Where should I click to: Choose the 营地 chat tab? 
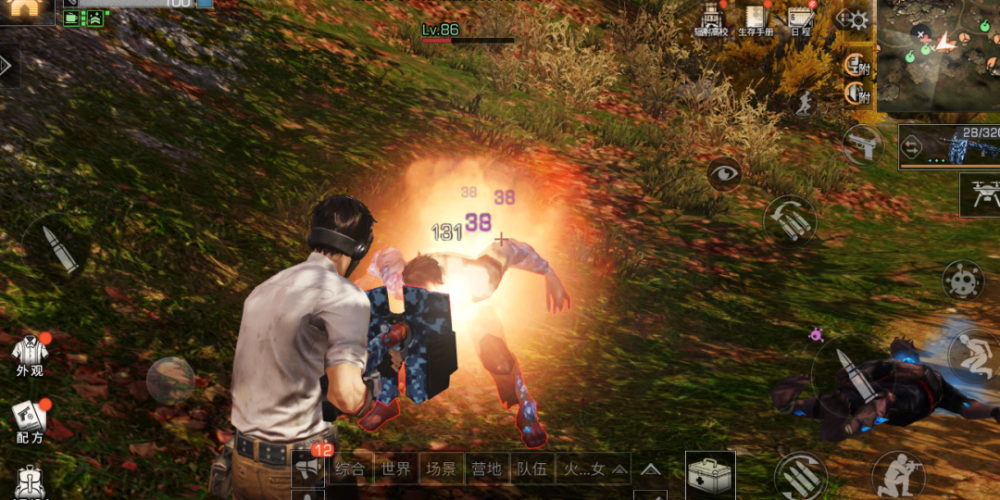(486, 467)
